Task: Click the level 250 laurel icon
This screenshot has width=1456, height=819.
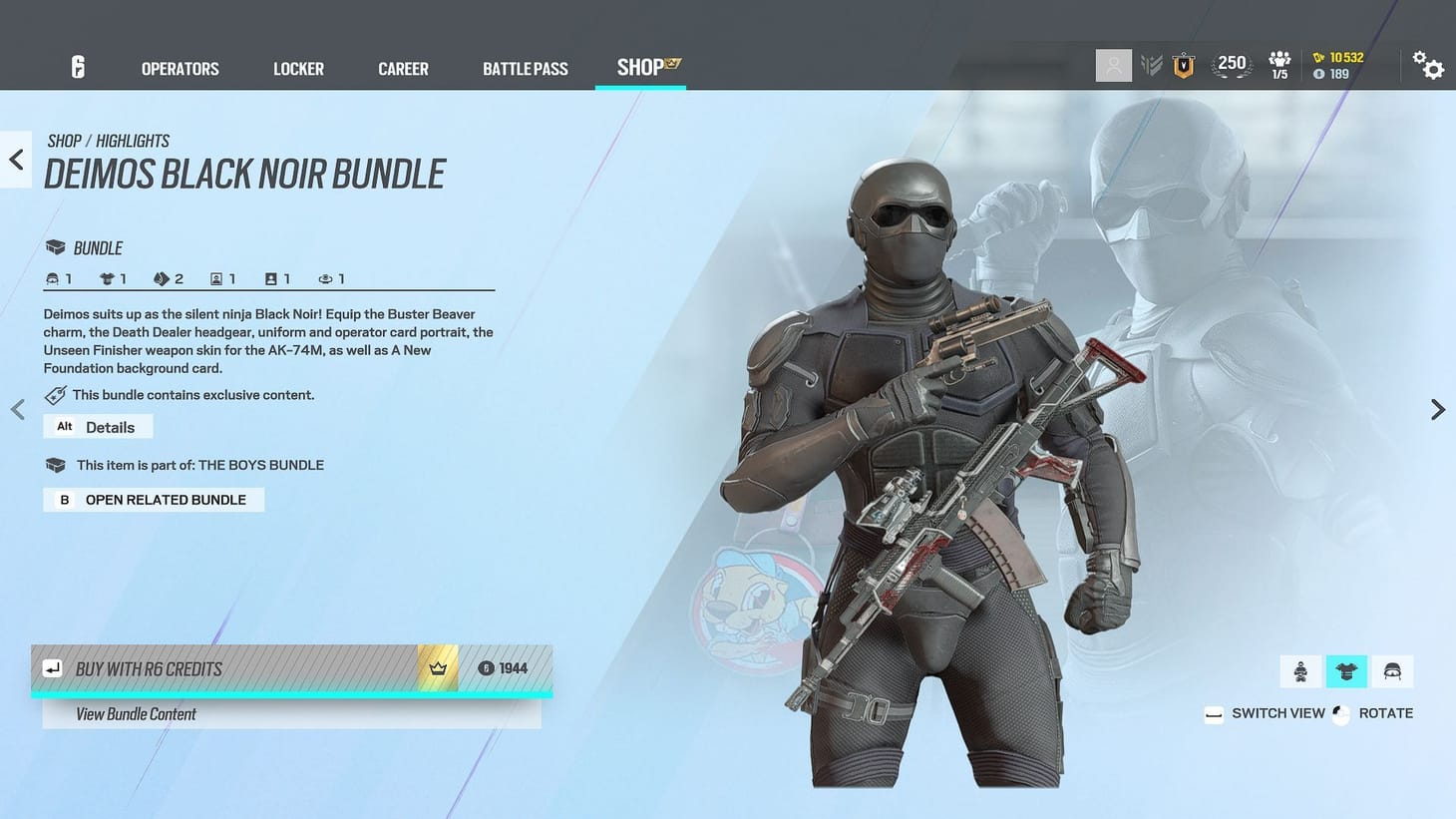Action: (1232, 63)
